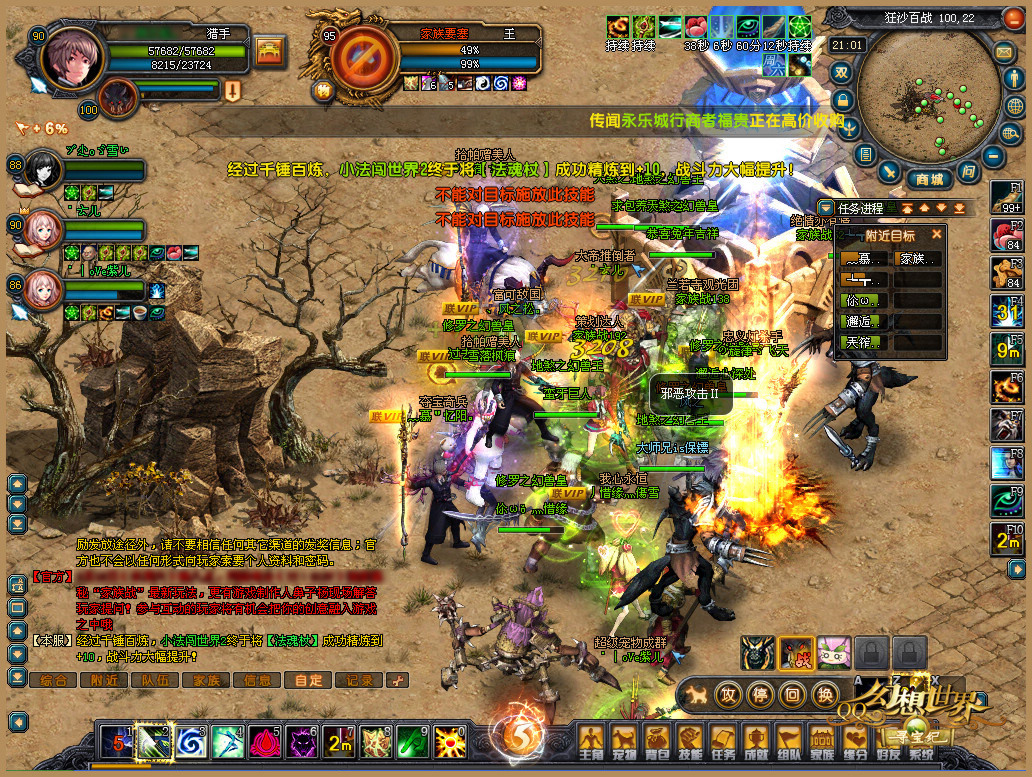Use the F1 quick-slot item showing 99+
The image size is (1032, 777).
click(1007, 199)
